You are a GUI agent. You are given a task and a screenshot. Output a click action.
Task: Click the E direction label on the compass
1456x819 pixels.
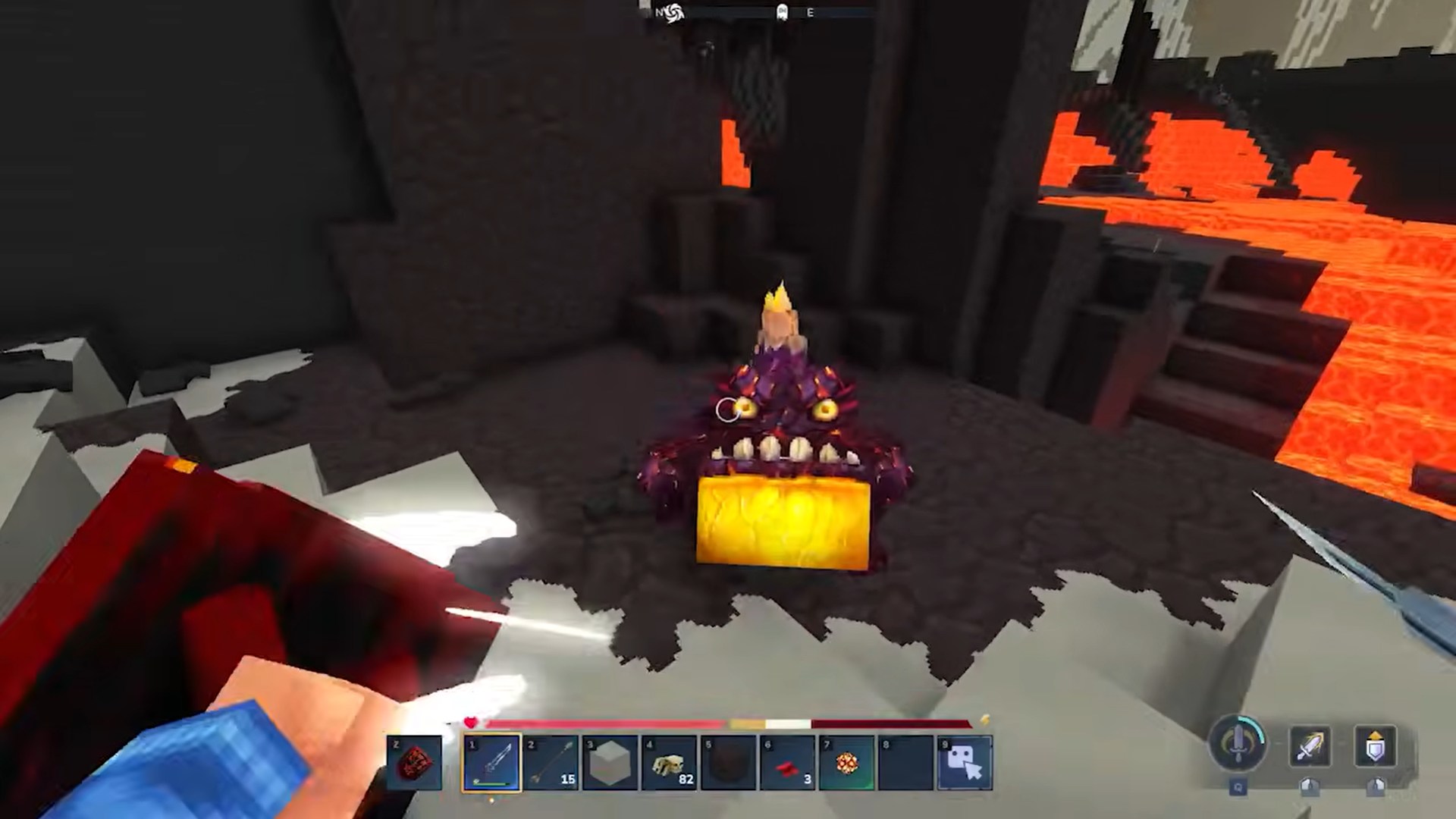tap(810, 12)
